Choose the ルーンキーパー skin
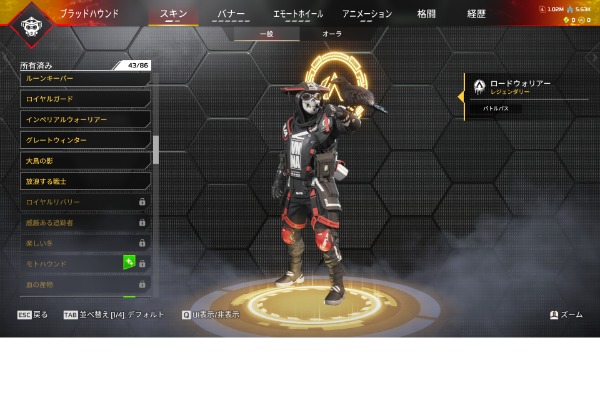Viewport: 600px width, 416px height. [85, 78]
